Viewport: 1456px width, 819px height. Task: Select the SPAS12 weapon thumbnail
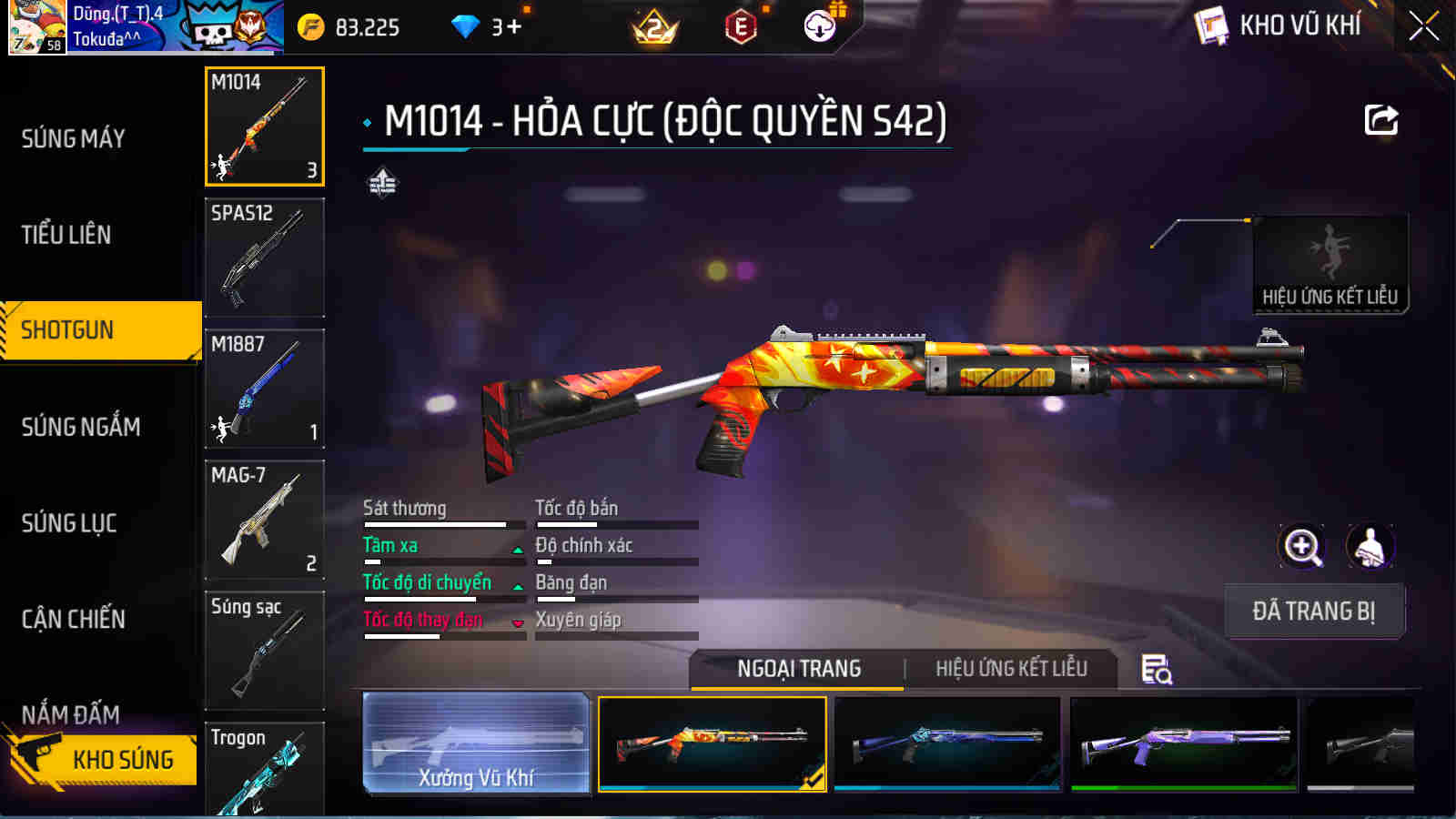click(264, 258)
